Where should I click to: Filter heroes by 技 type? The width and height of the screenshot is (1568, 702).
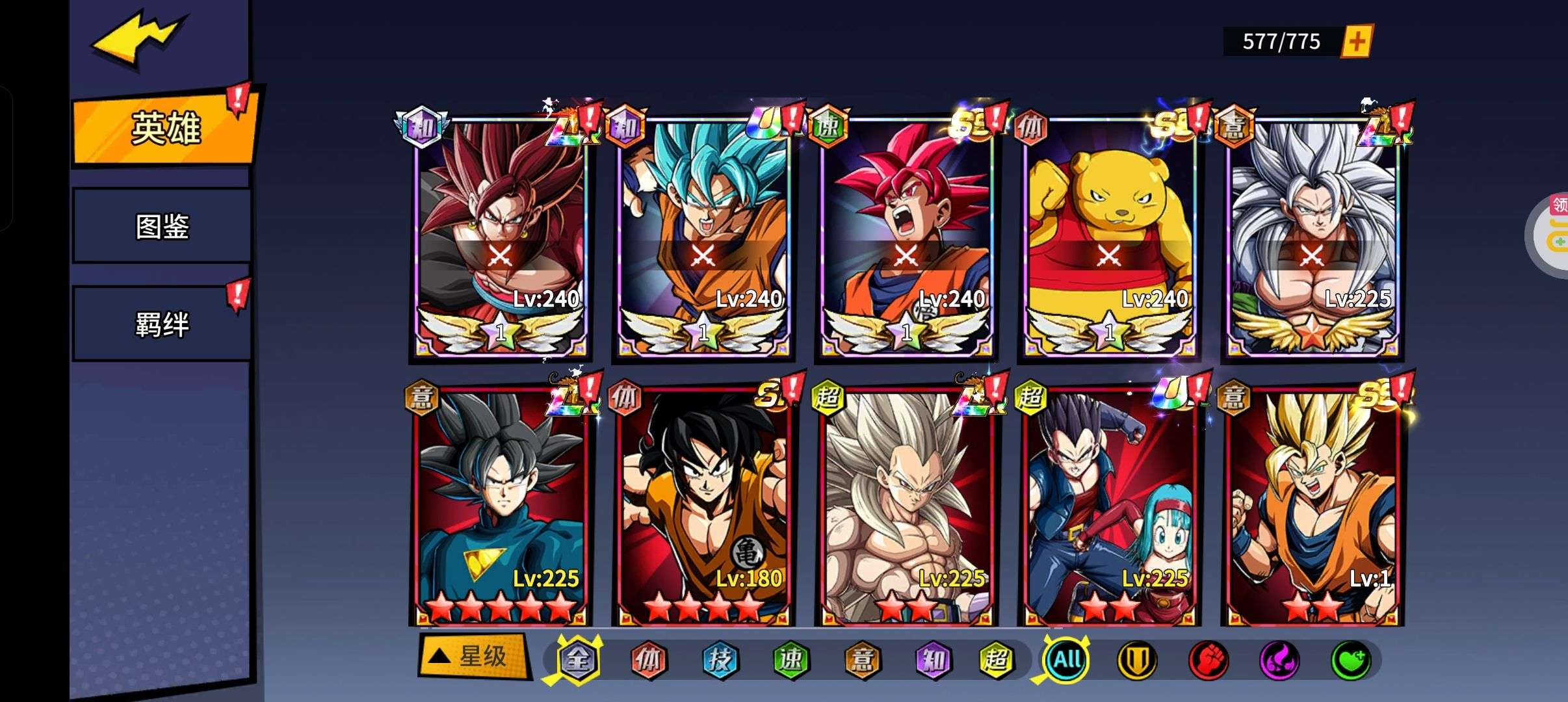[720, 660]
